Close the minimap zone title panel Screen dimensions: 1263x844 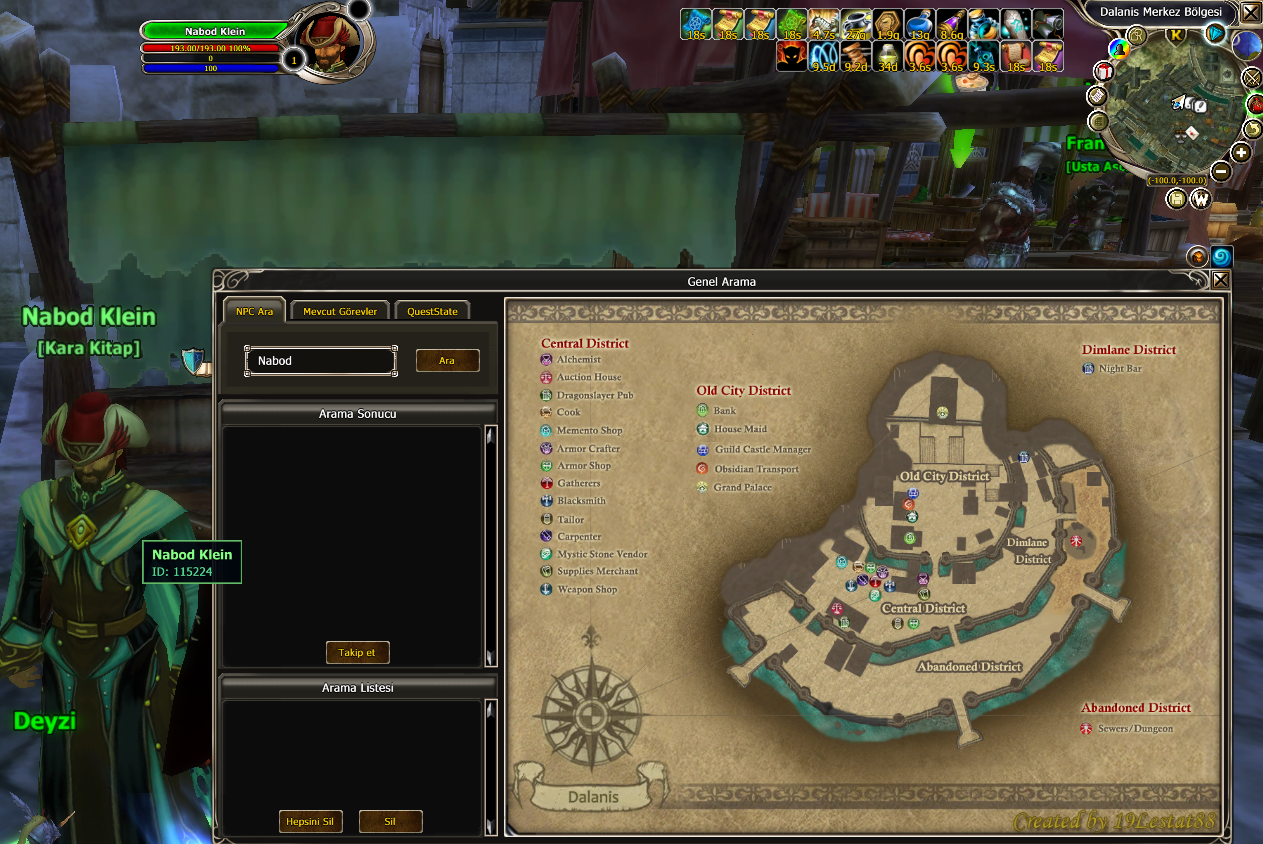(1250, 13)
